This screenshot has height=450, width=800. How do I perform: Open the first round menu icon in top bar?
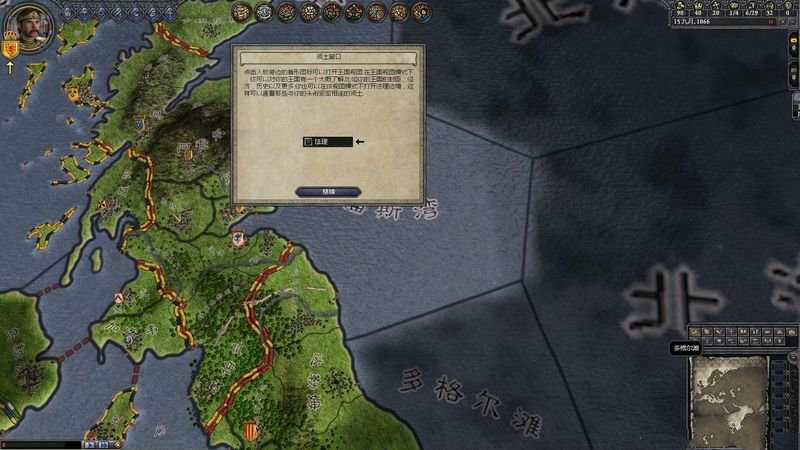pos(241,12)
